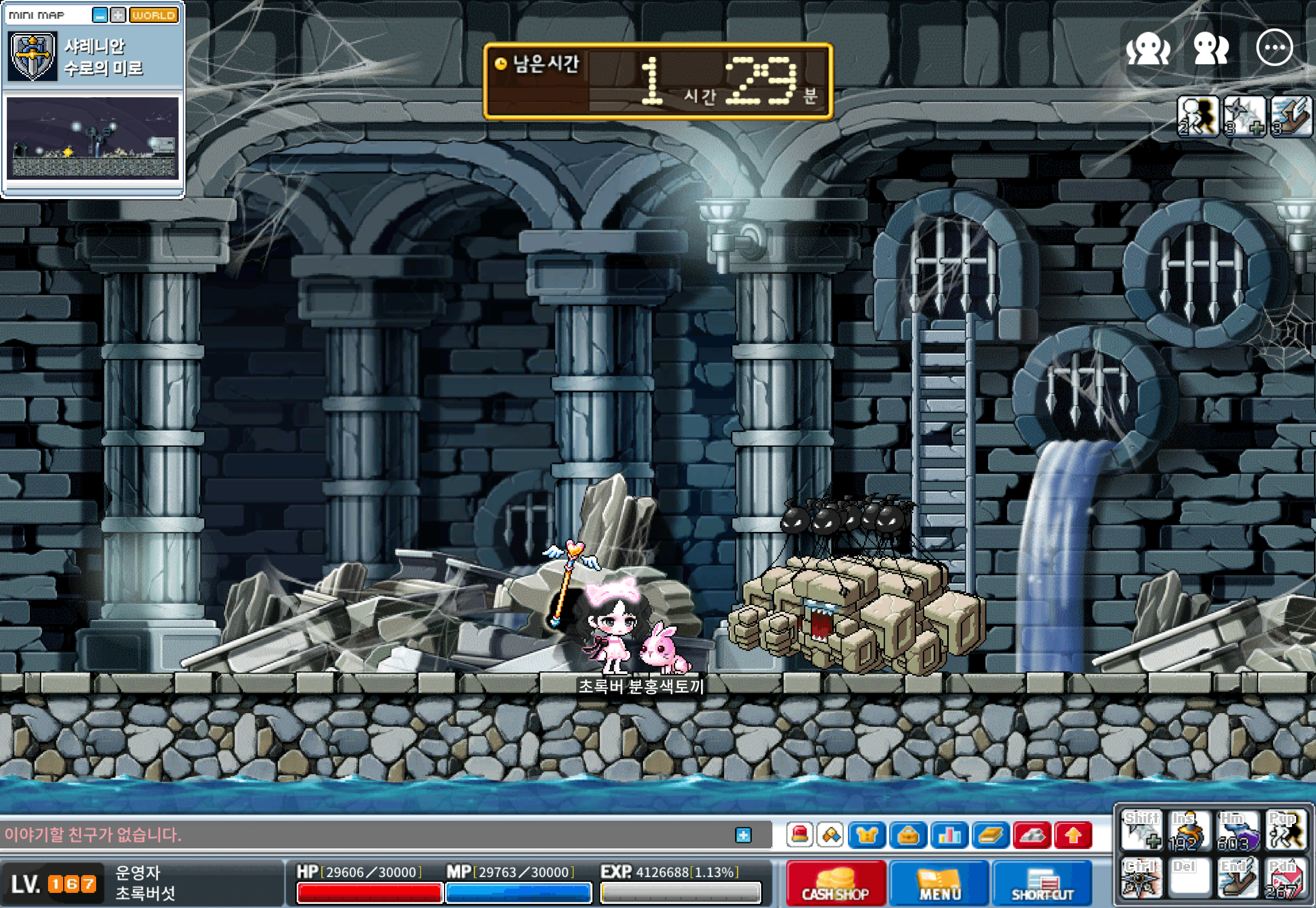Click the mini map area view
The width and height of the screenshot is (1316, 908).
[93, 138]
